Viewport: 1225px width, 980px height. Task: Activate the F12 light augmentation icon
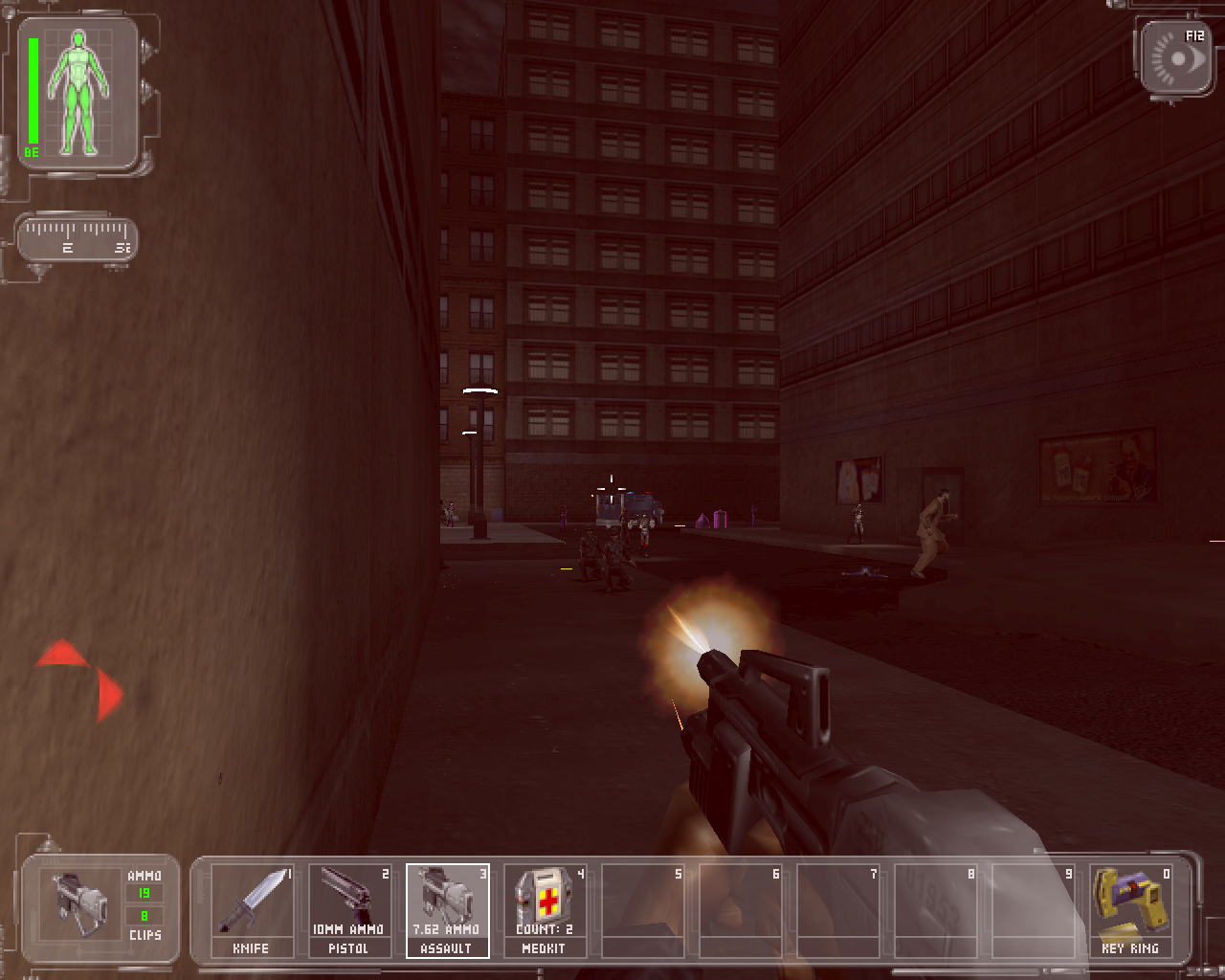point(1177,59)
